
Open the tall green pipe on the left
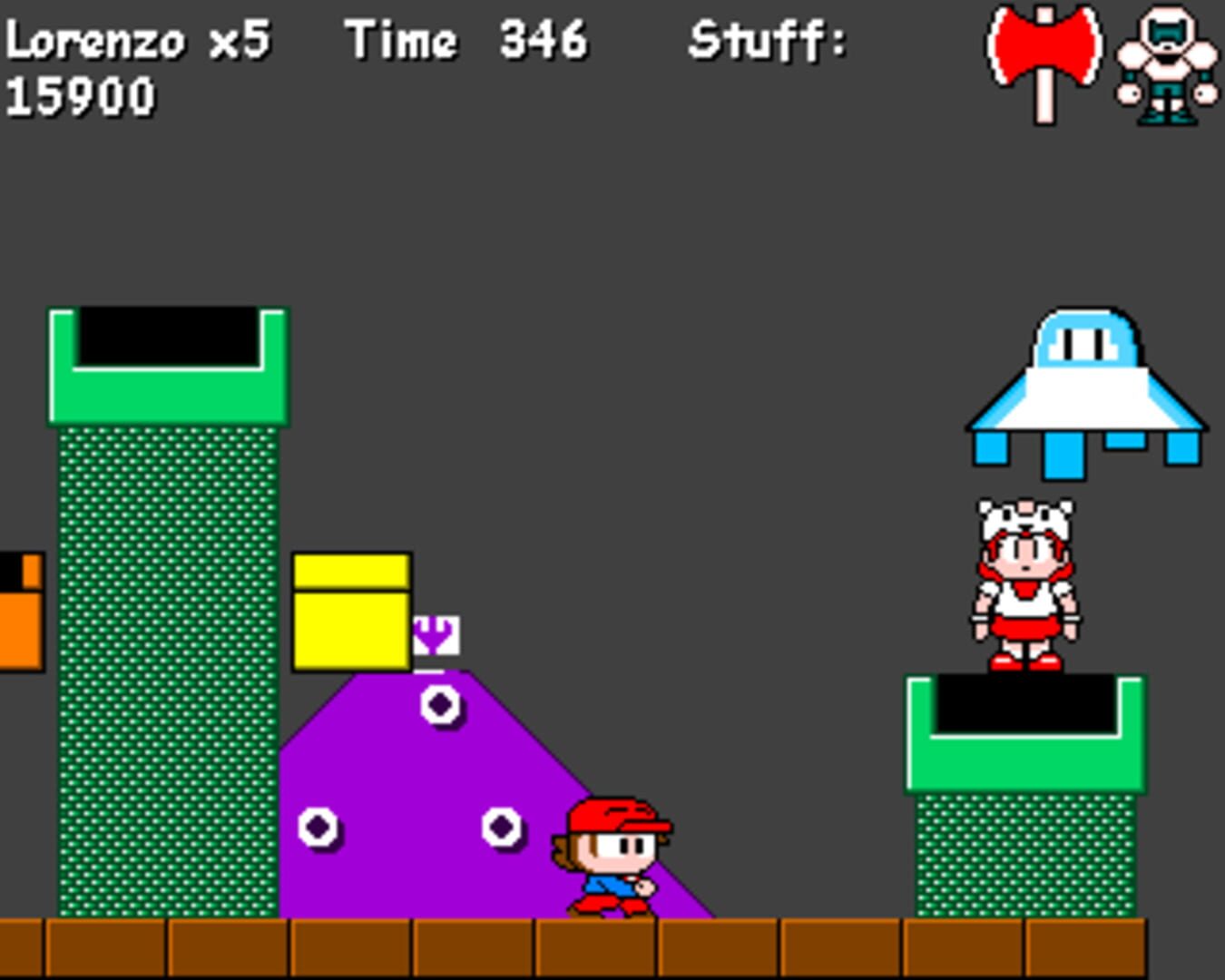(168, 635)
